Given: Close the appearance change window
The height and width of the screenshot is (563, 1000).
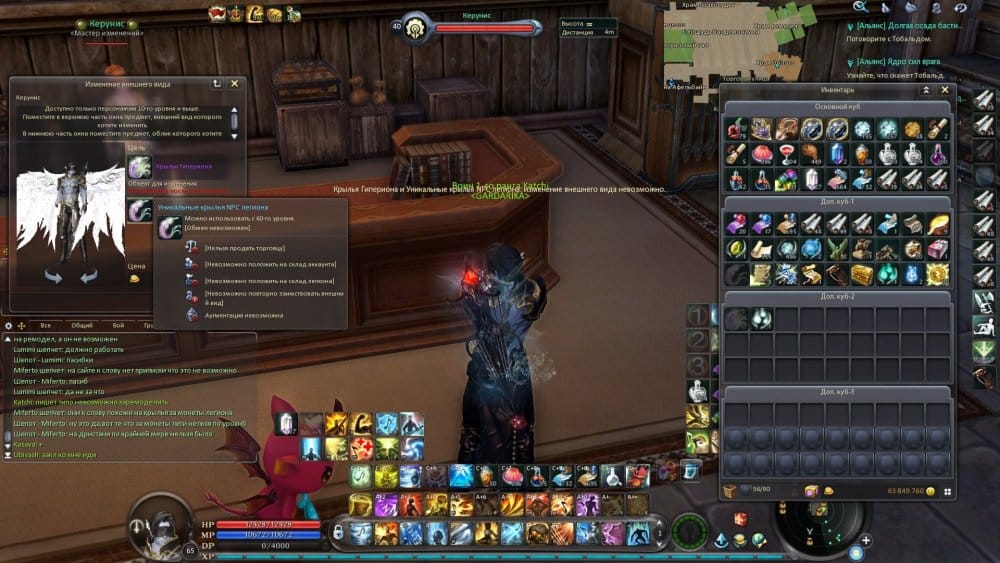Looking at the screenshot, I should click(234, 85).
